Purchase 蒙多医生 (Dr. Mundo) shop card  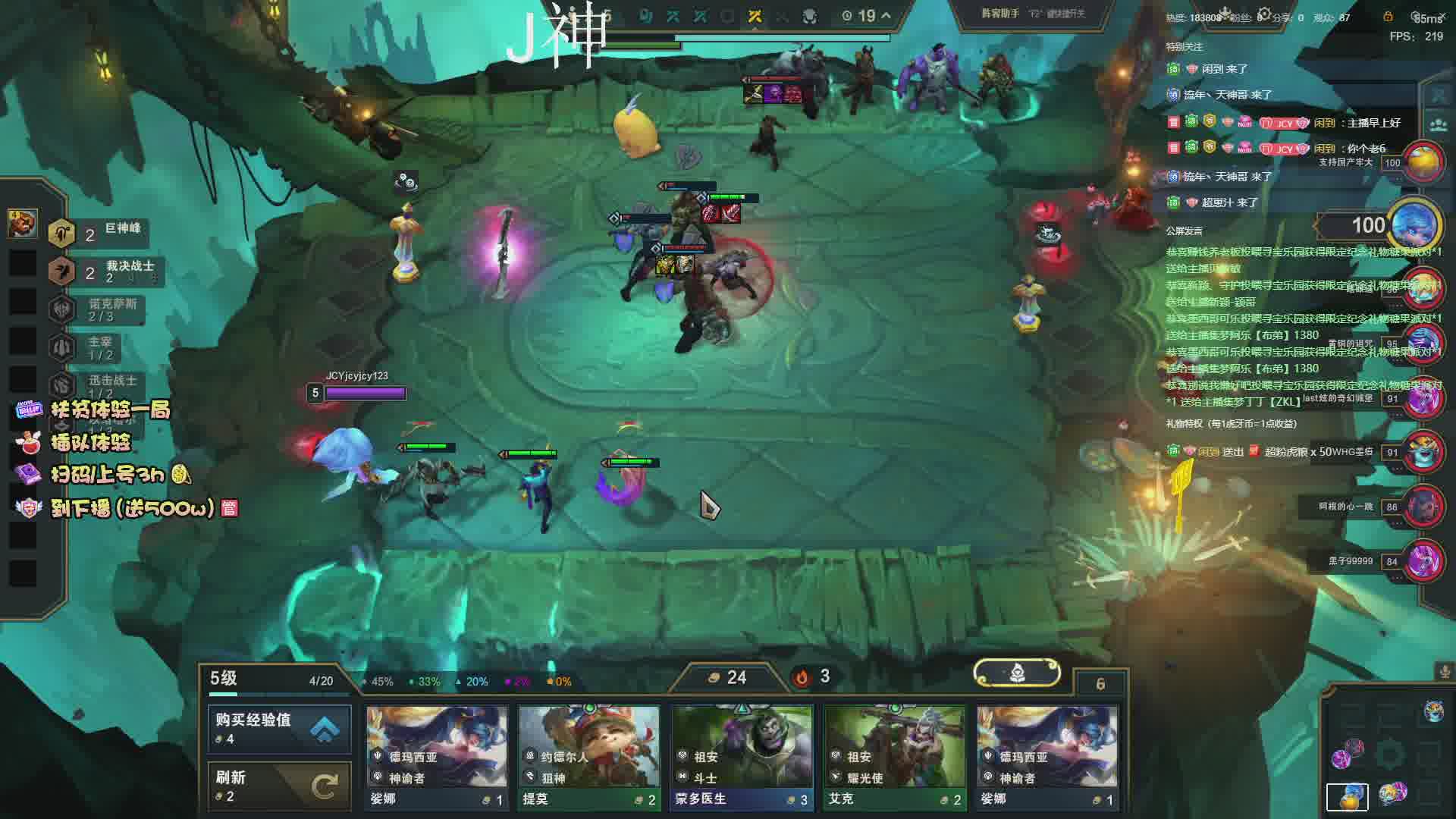point(742,757)
